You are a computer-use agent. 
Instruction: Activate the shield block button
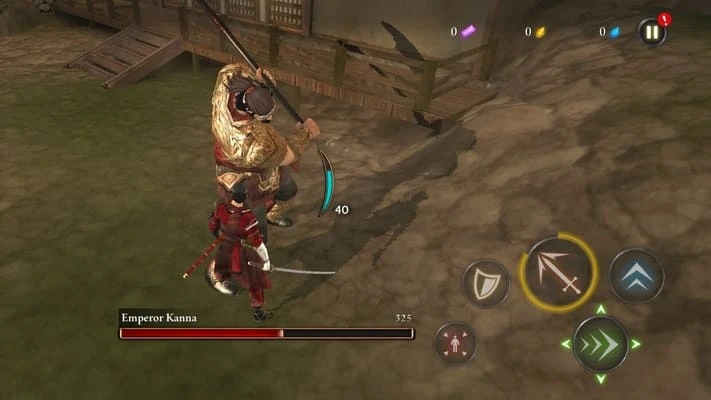point(485,283)
